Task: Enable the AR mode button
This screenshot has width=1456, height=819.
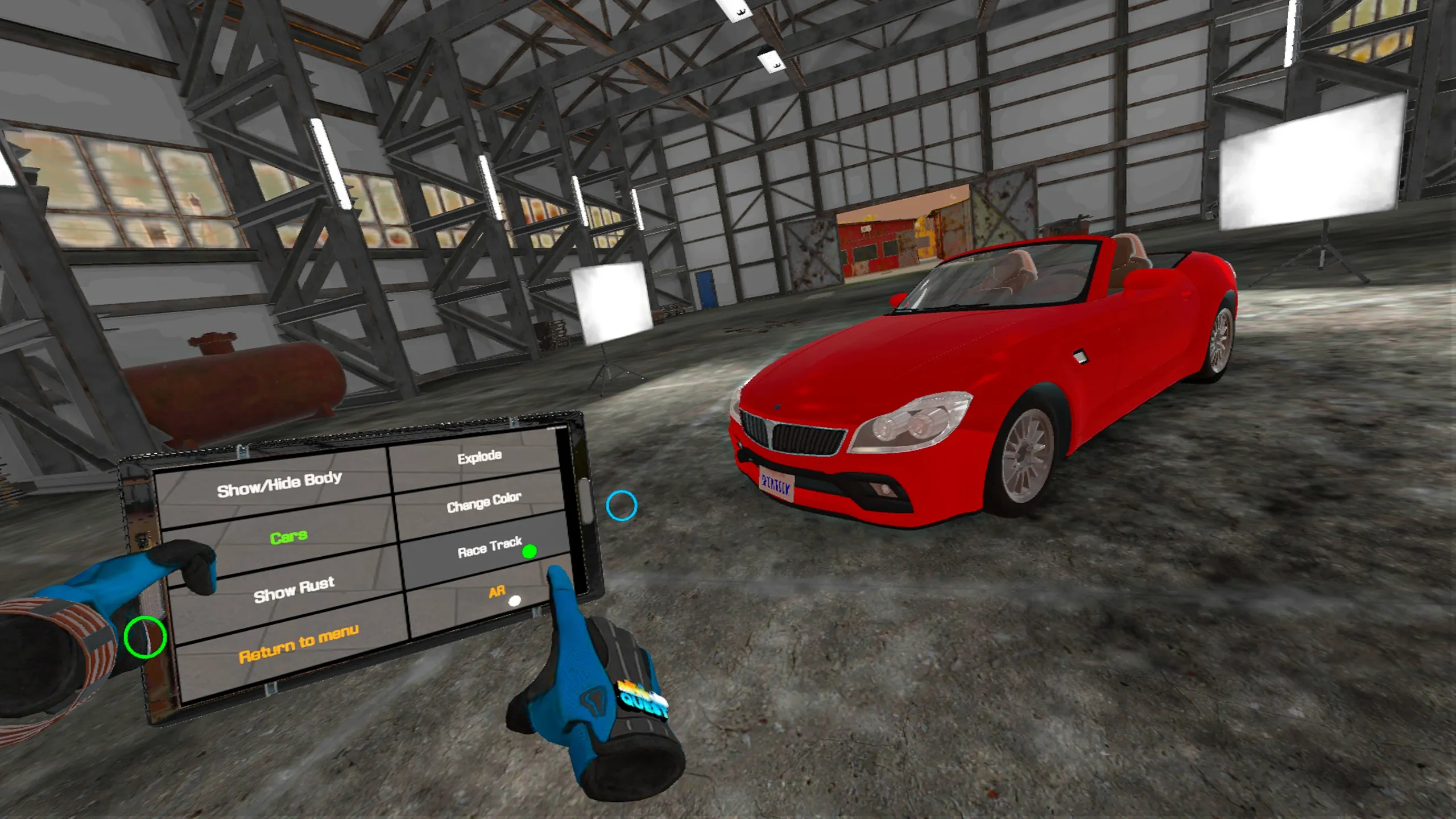Action: (497, 592)
